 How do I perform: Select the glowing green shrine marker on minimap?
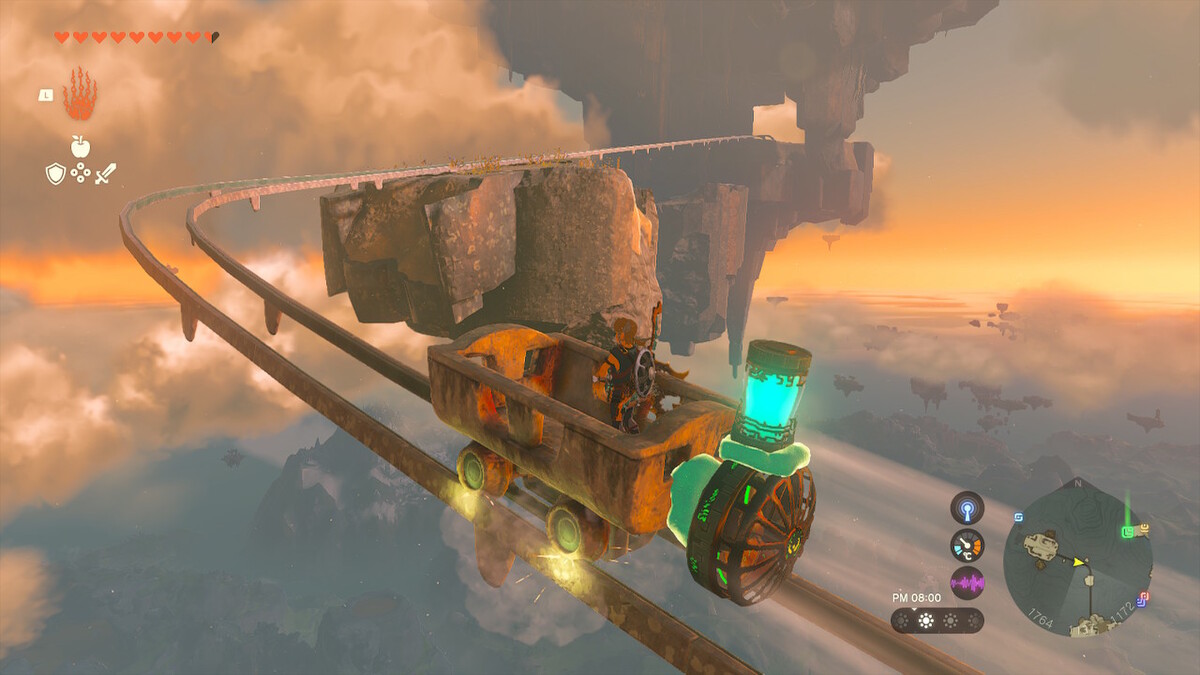point(1127,530)
